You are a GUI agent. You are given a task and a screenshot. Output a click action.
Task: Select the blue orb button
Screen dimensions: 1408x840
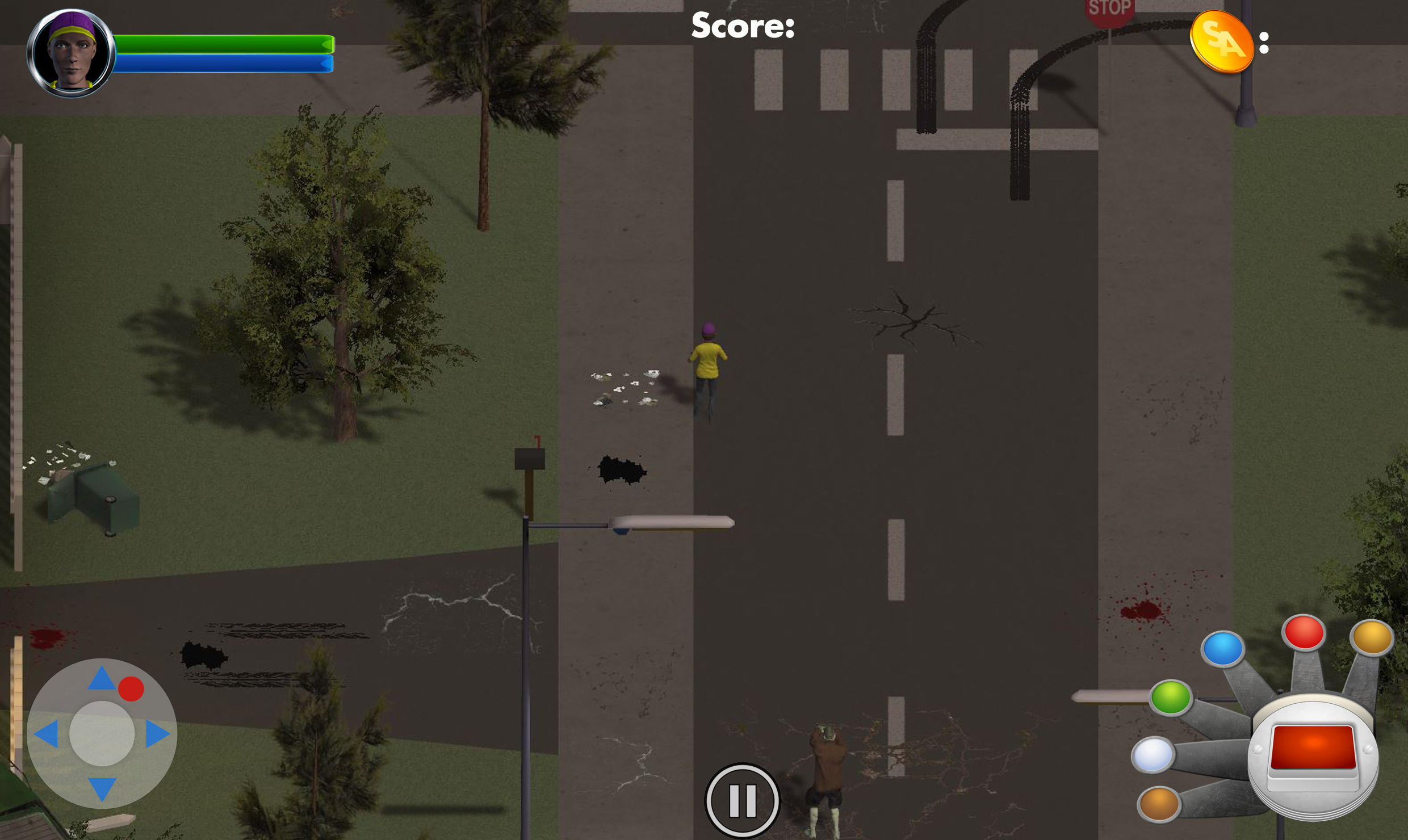coord(1223,648)
